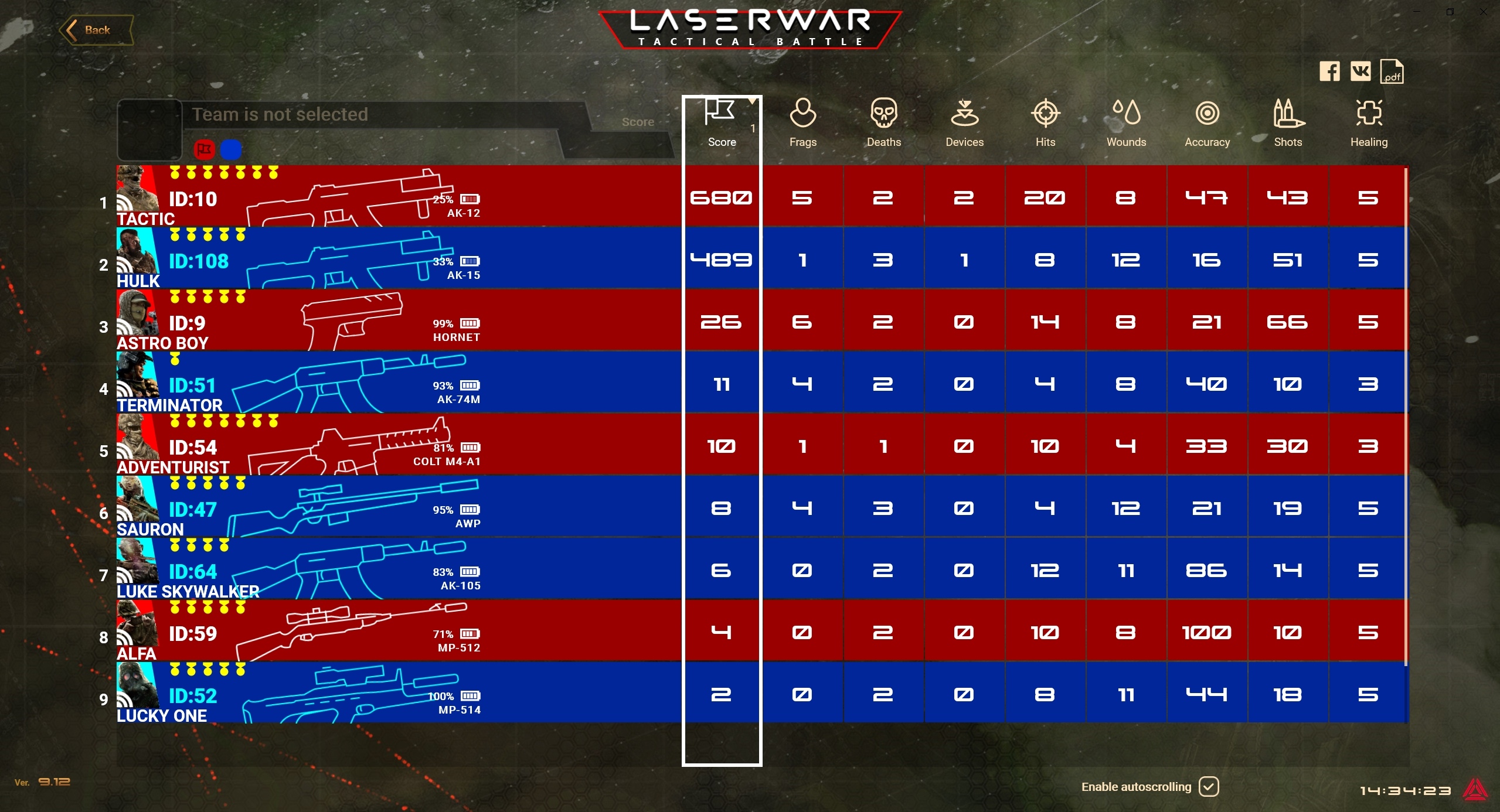Export statistics as PDF
Screen dimensions: 1500x812
(x=1392, y=72)
